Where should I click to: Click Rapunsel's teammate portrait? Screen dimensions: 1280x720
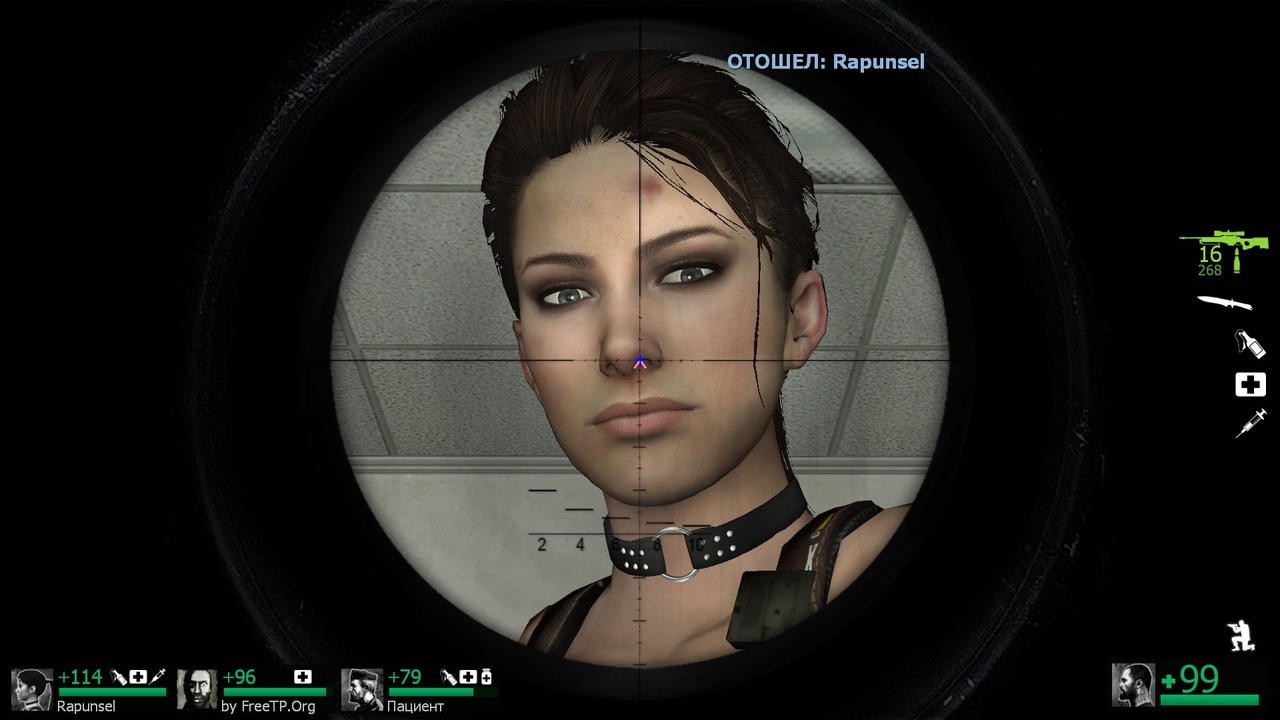(32, 689)
